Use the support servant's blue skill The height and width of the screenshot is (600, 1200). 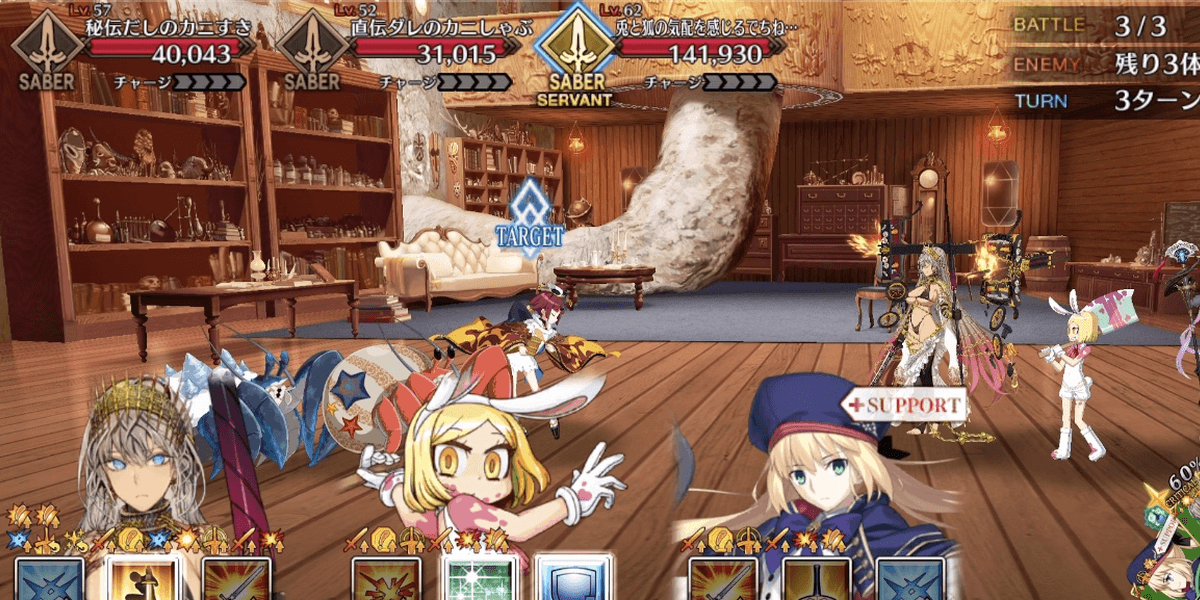pos(910,580)
